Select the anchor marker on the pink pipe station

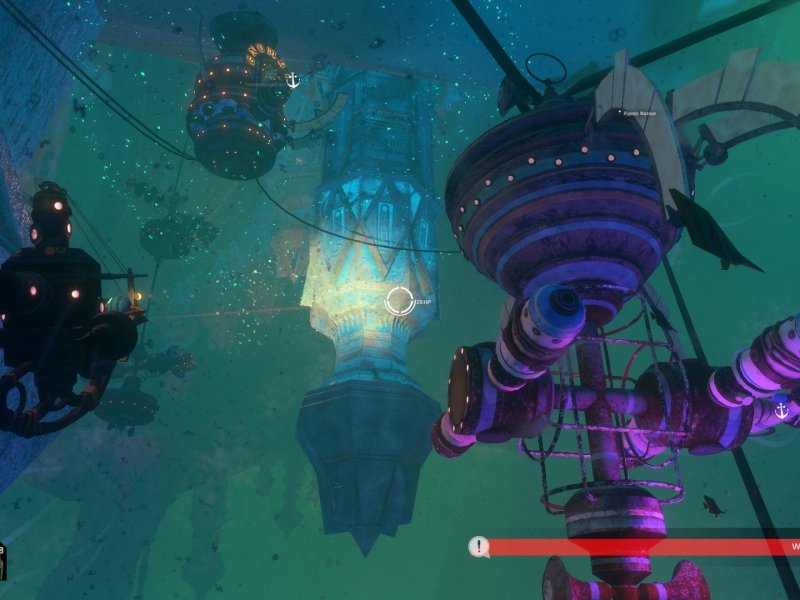(781, 410)
